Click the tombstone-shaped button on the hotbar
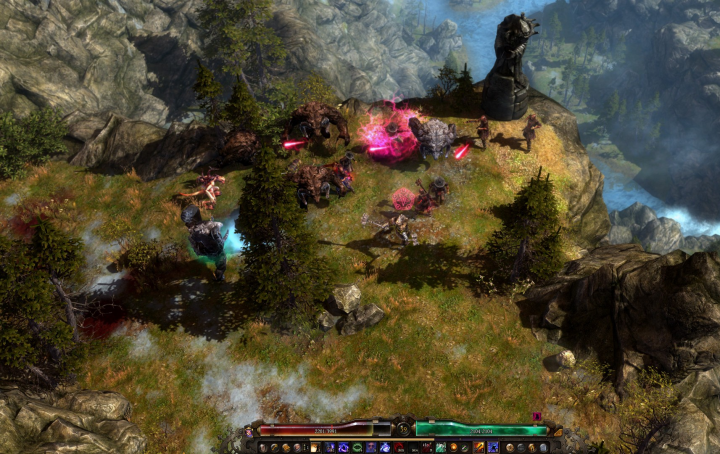Image resolution: width=720 pixels, height=454 pixels. pyautogui.click(x=544, y=447)
